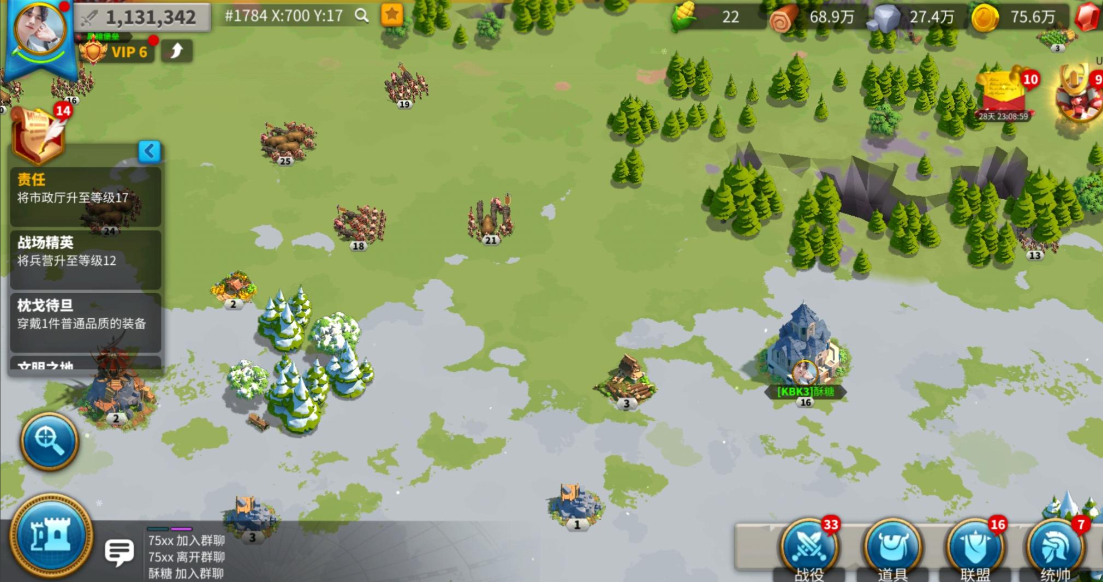
Task: Open the chat bubble window
Action: 120,551
